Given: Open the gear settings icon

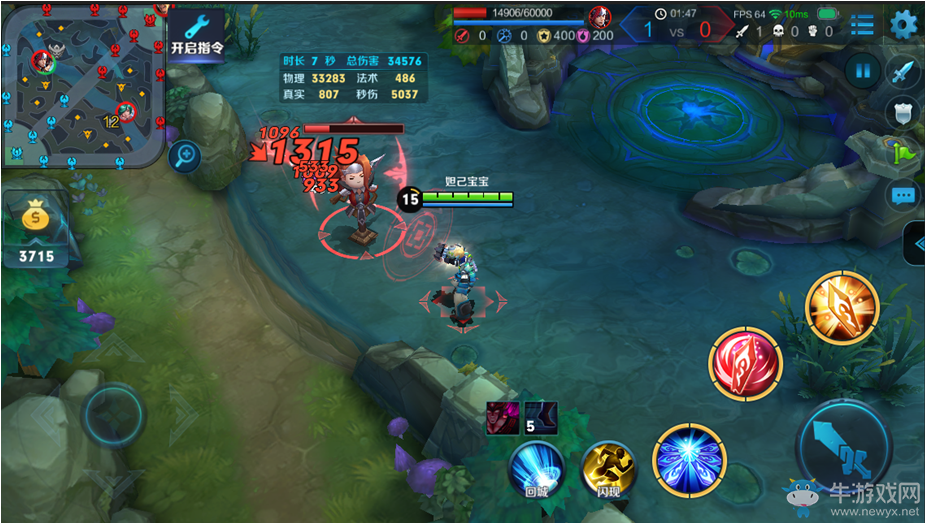Looking at the screenshot, I should 903,24.
